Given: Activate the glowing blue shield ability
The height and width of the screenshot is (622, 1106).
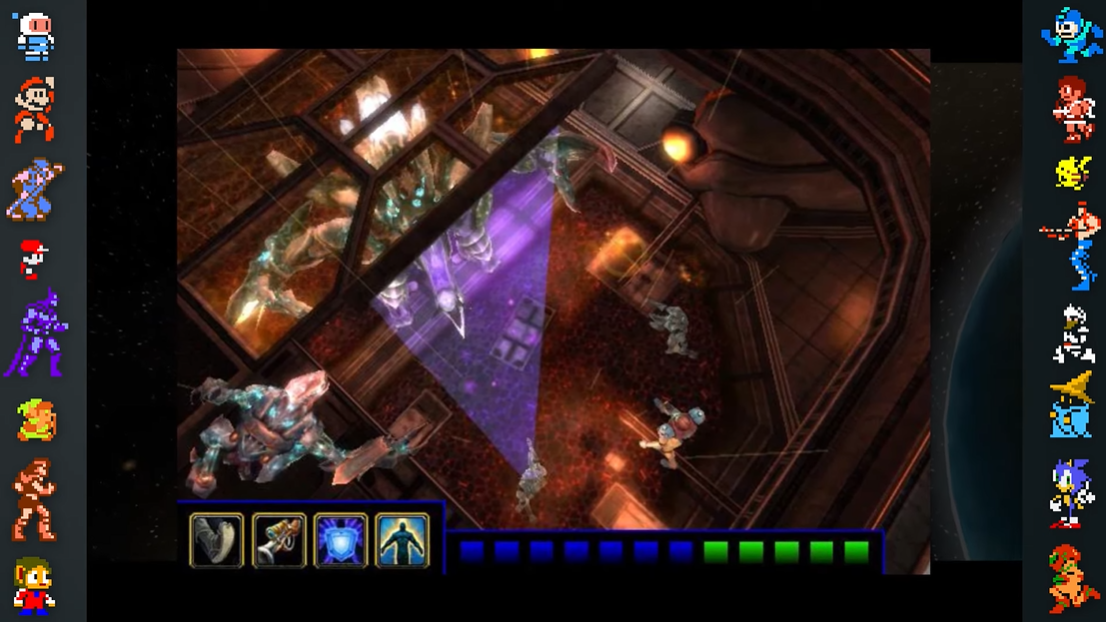Looking at the screenshot, I should pyautogui.click(x=341, y=540).
